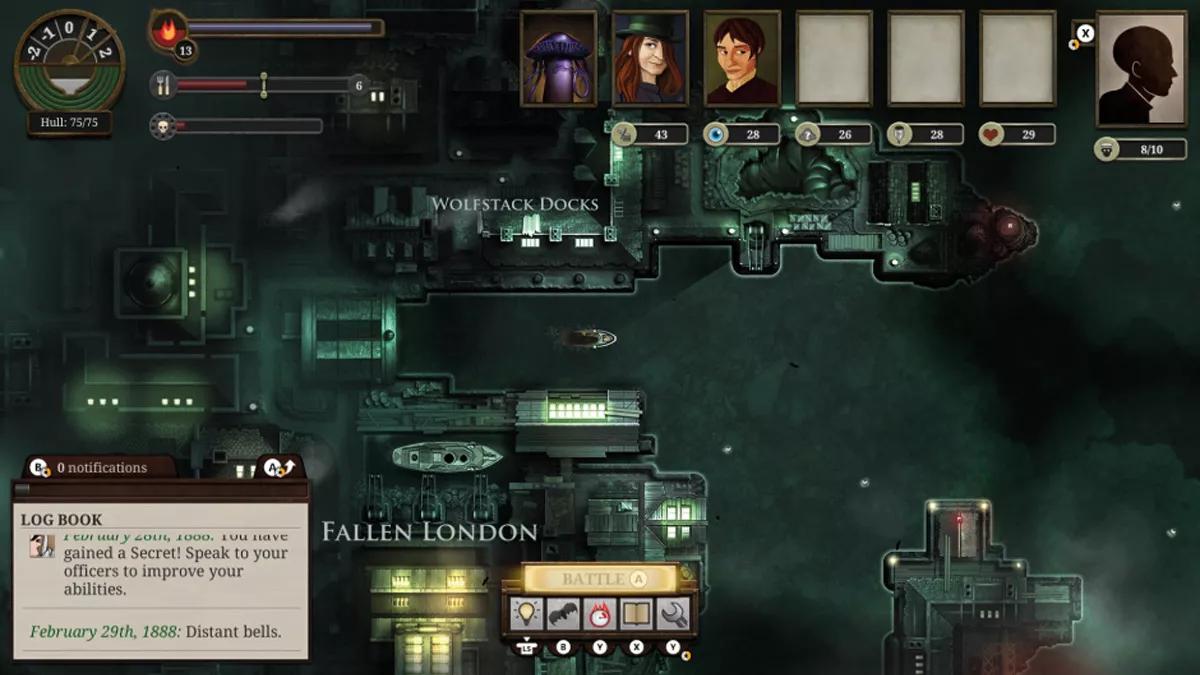Activate the flaming clock full-power icon
The height and width of the screenshot is (675, 1200).
[x=600, y=612]
